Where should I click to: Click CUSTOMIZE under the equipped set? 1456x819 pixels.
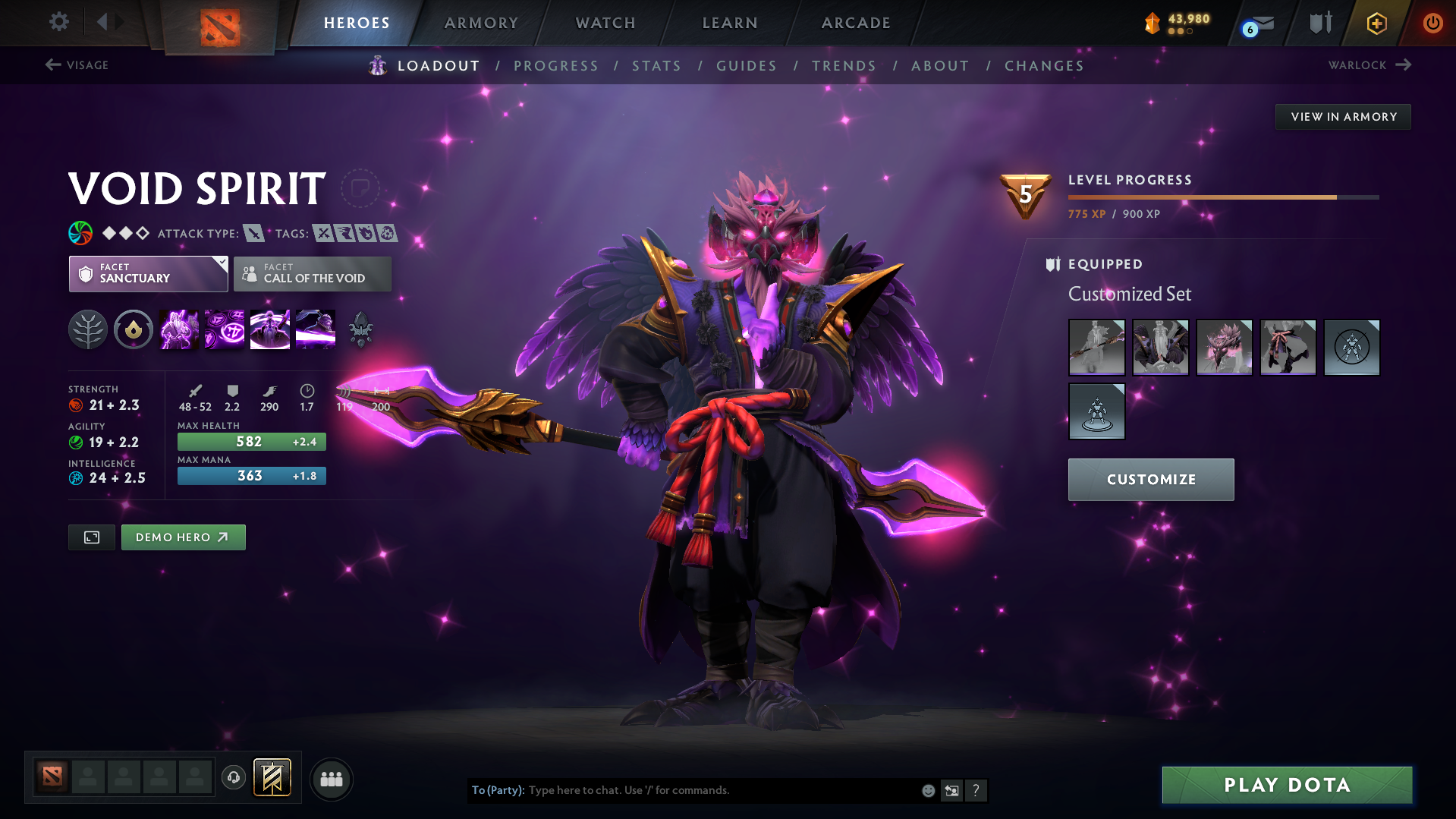coord(1150,479)
